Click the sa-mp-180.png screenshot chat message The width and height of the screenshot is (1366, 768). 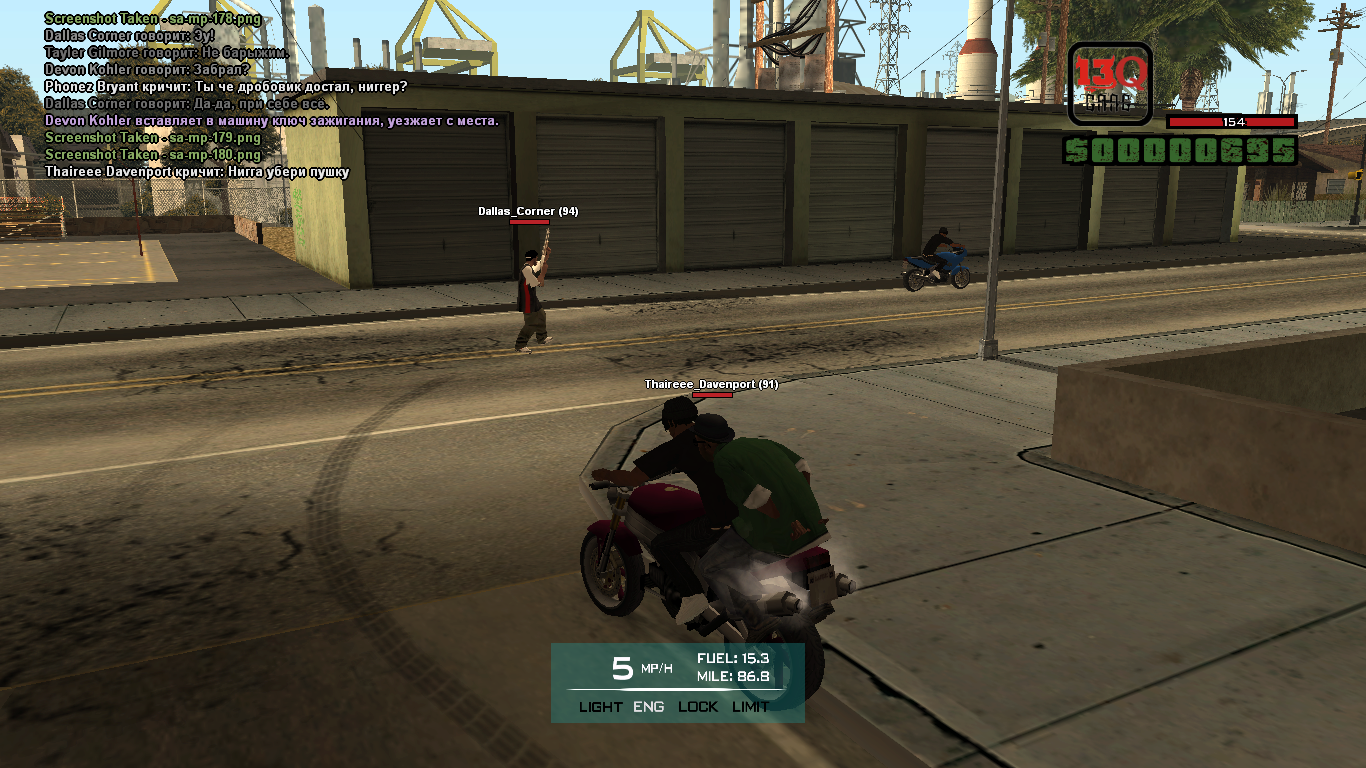[152, 155]
